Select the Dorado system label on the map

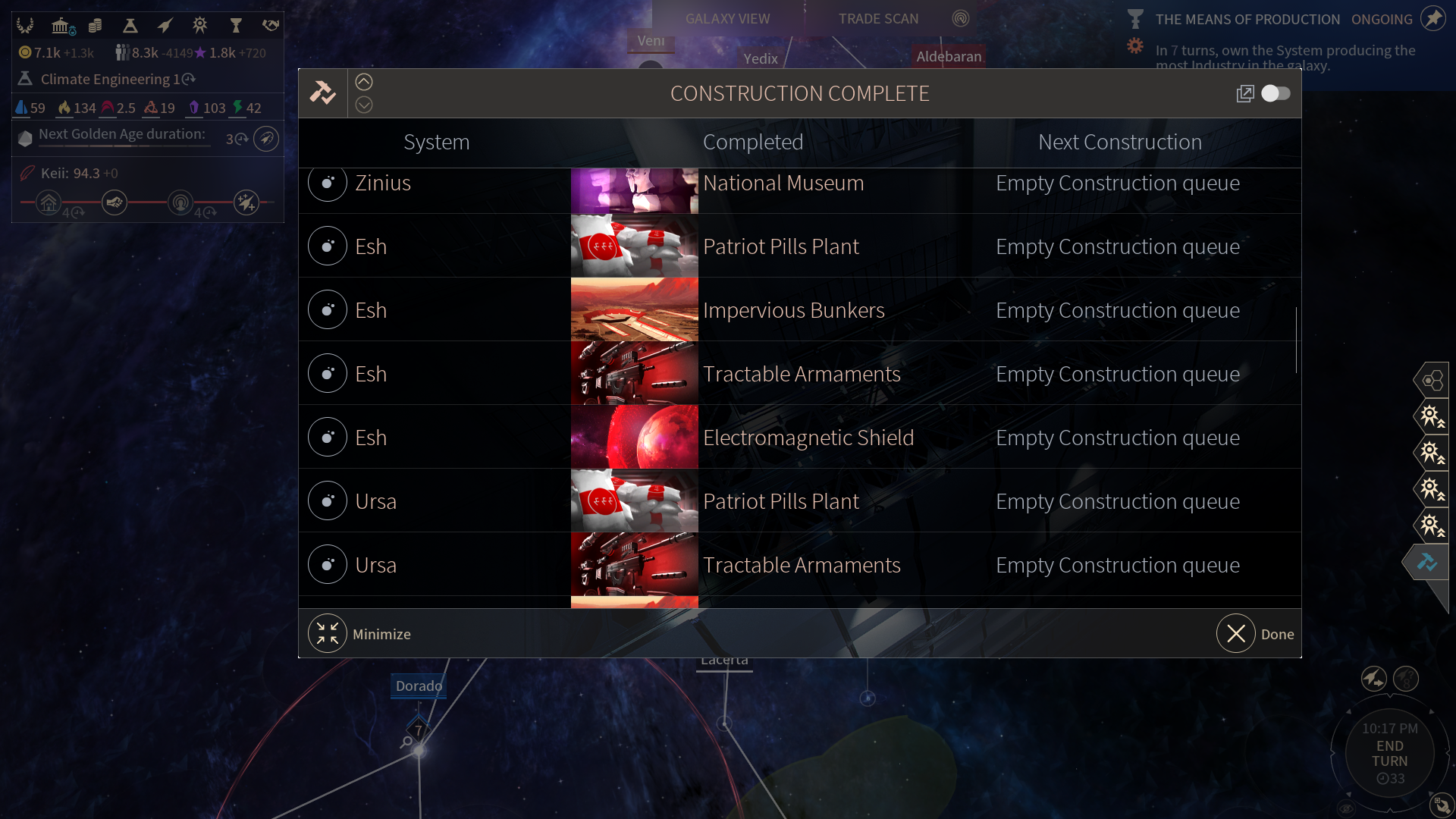[419, 686]
